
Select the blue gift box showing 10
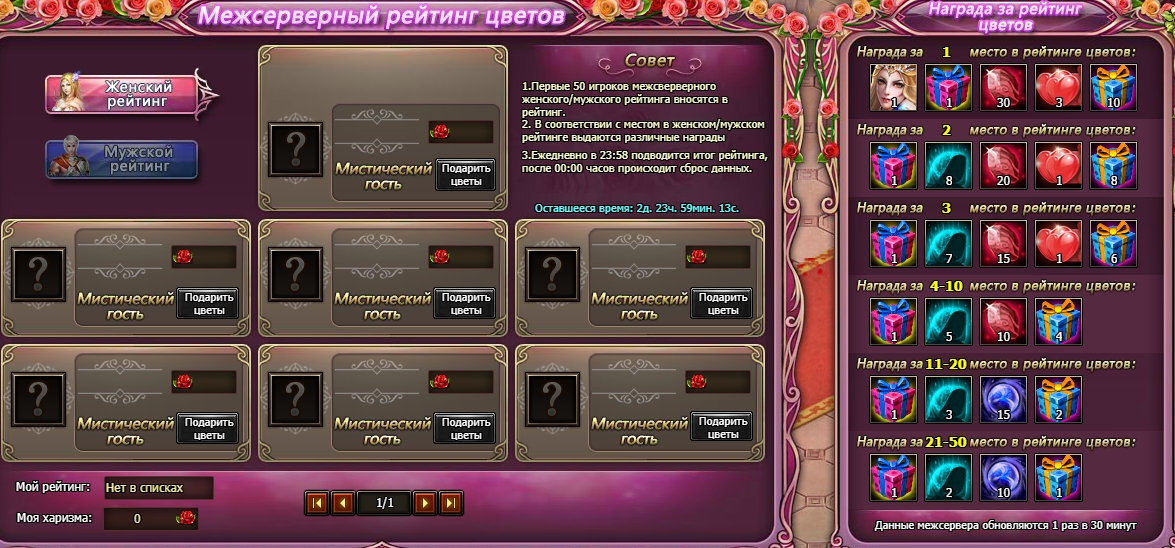pos(1112,89)
